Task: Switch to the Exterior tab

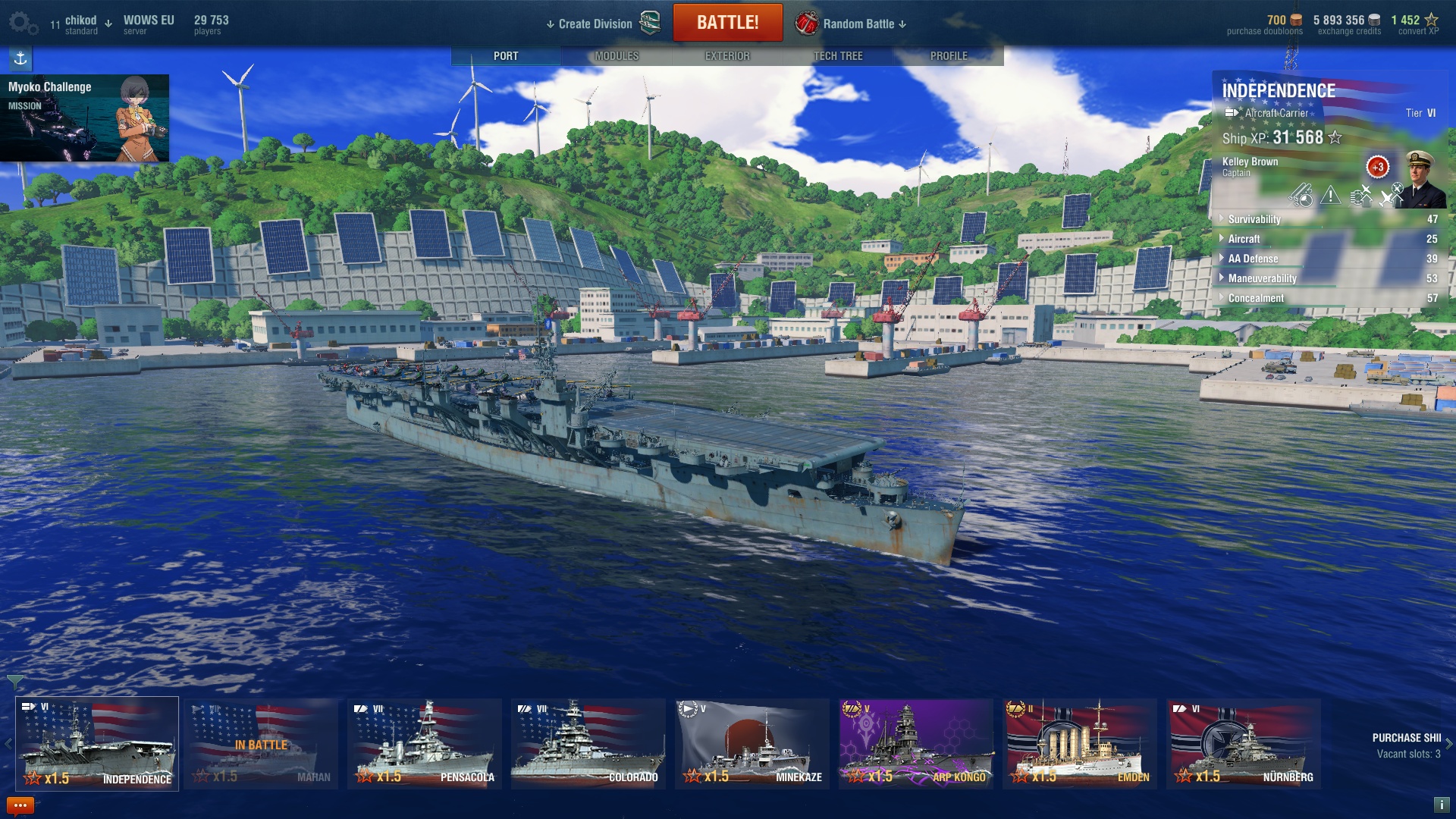Action: (x=727, y=56)
